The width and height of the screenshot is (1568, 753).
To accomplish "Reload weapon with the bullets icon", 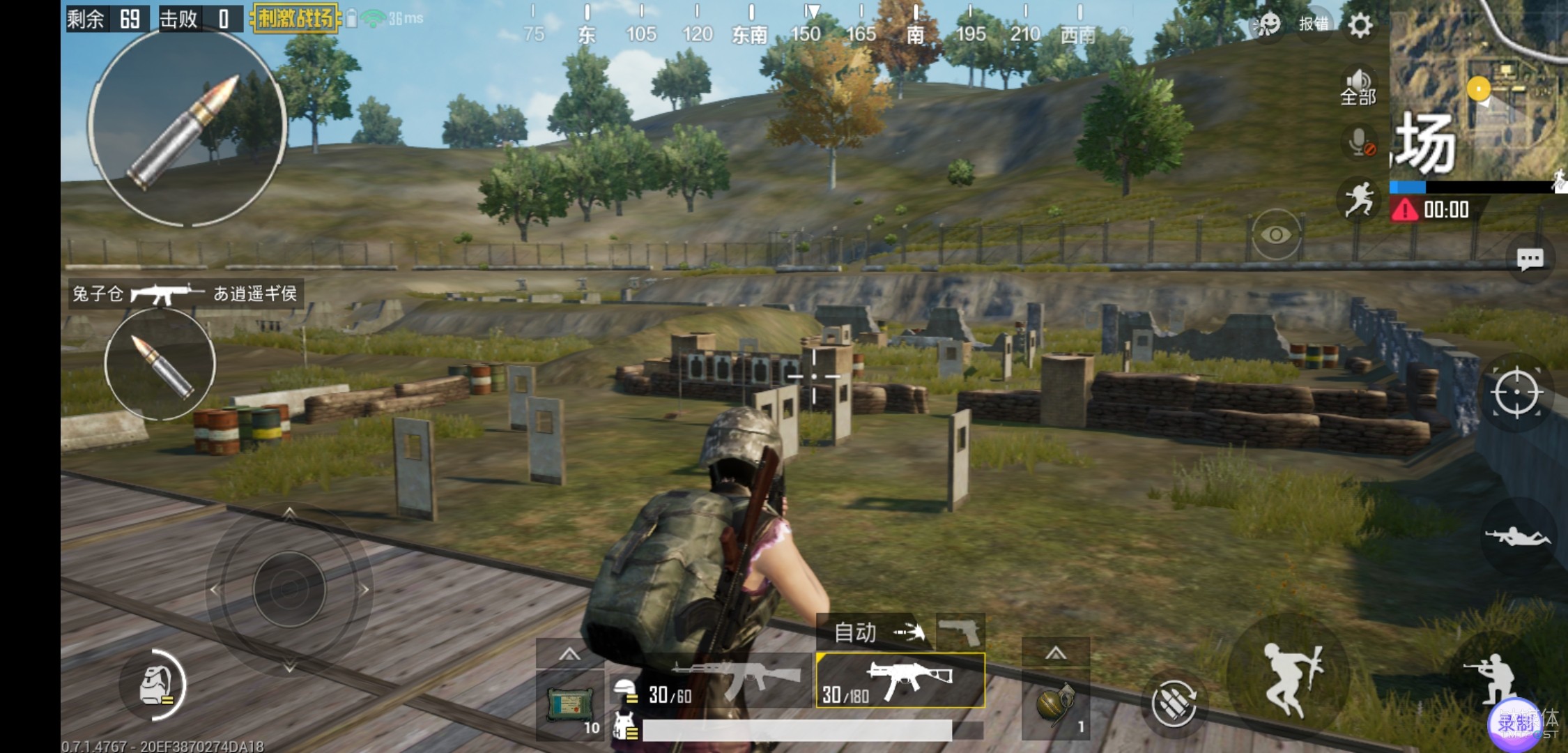I will pyautogui.click(x=1174, y=703).
